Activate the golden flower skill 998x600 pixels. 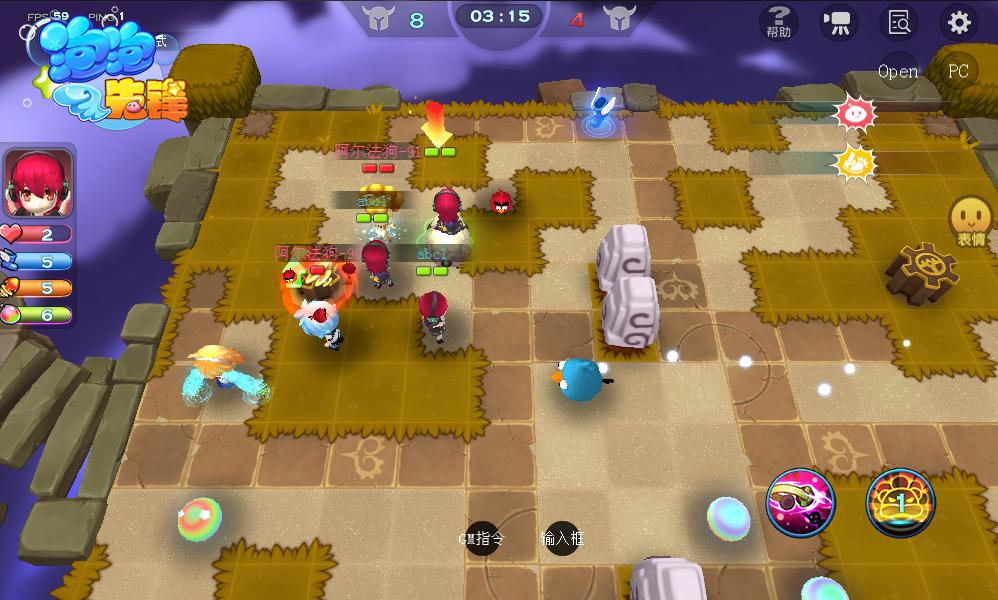pyautogui.click(x=900, y=502)
